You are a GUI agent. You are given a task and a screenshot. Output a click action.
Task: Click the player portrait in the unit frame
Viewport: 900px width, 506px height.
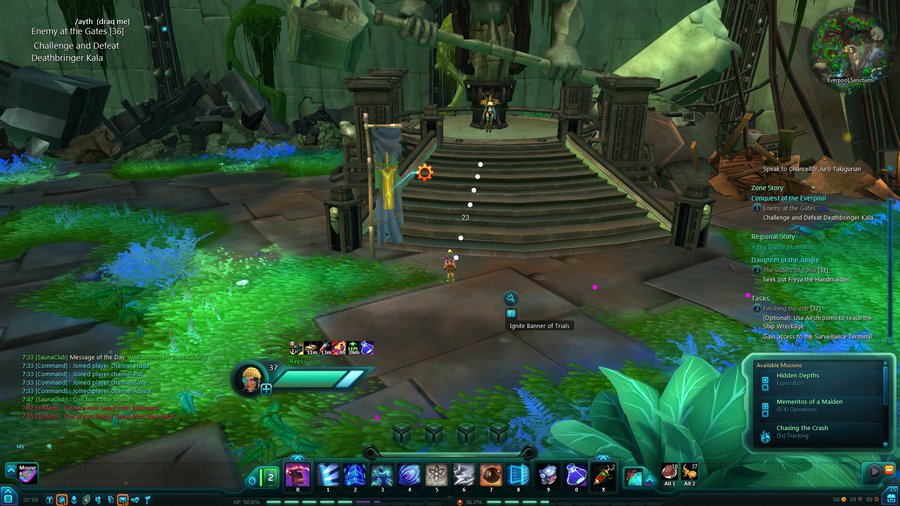coord(249,378)
